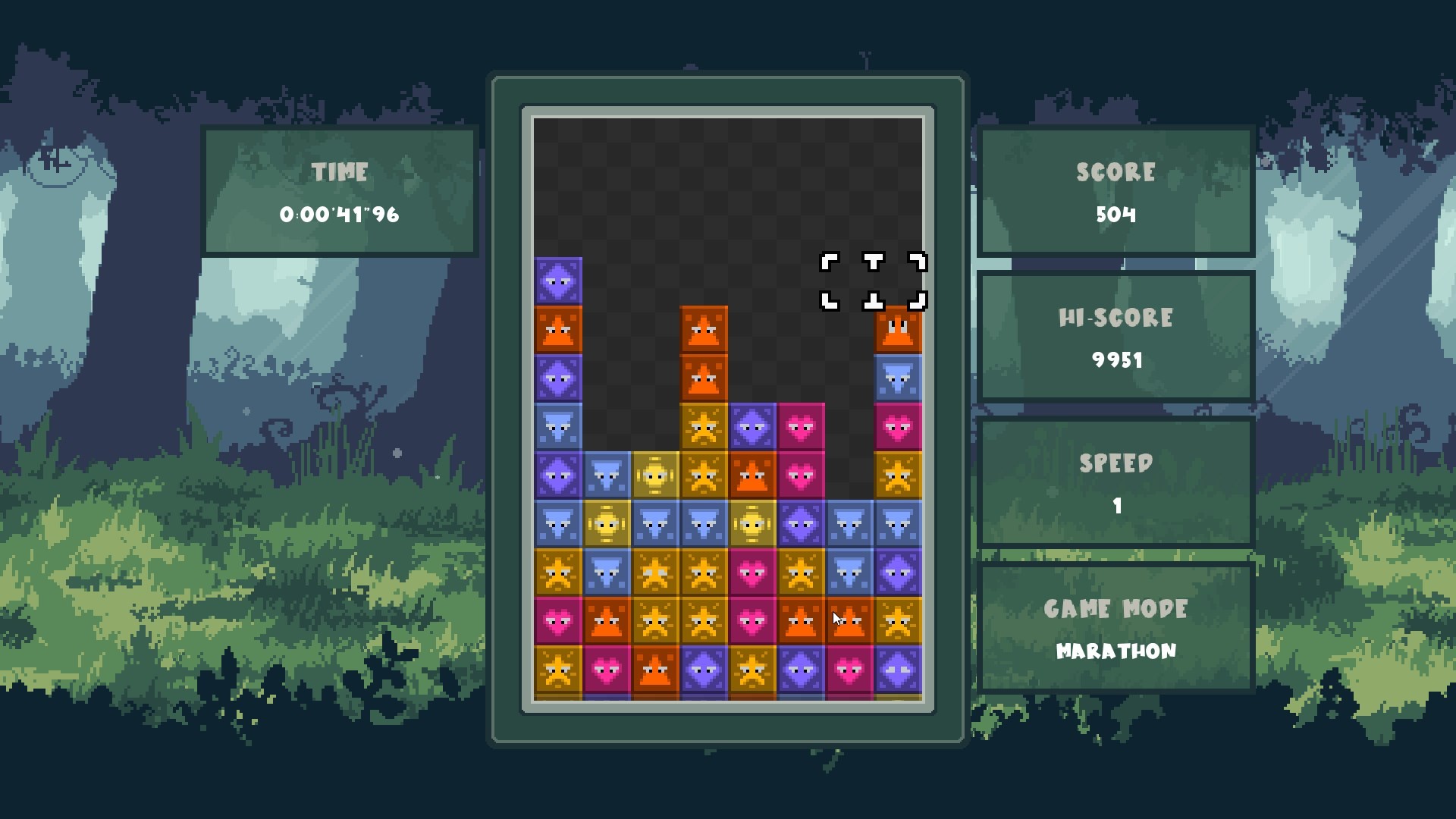Choose the yellow circle block flanked by blue triangles
Image resolution: width=1456 pixels, height=819 pixels.
(607, 523)
